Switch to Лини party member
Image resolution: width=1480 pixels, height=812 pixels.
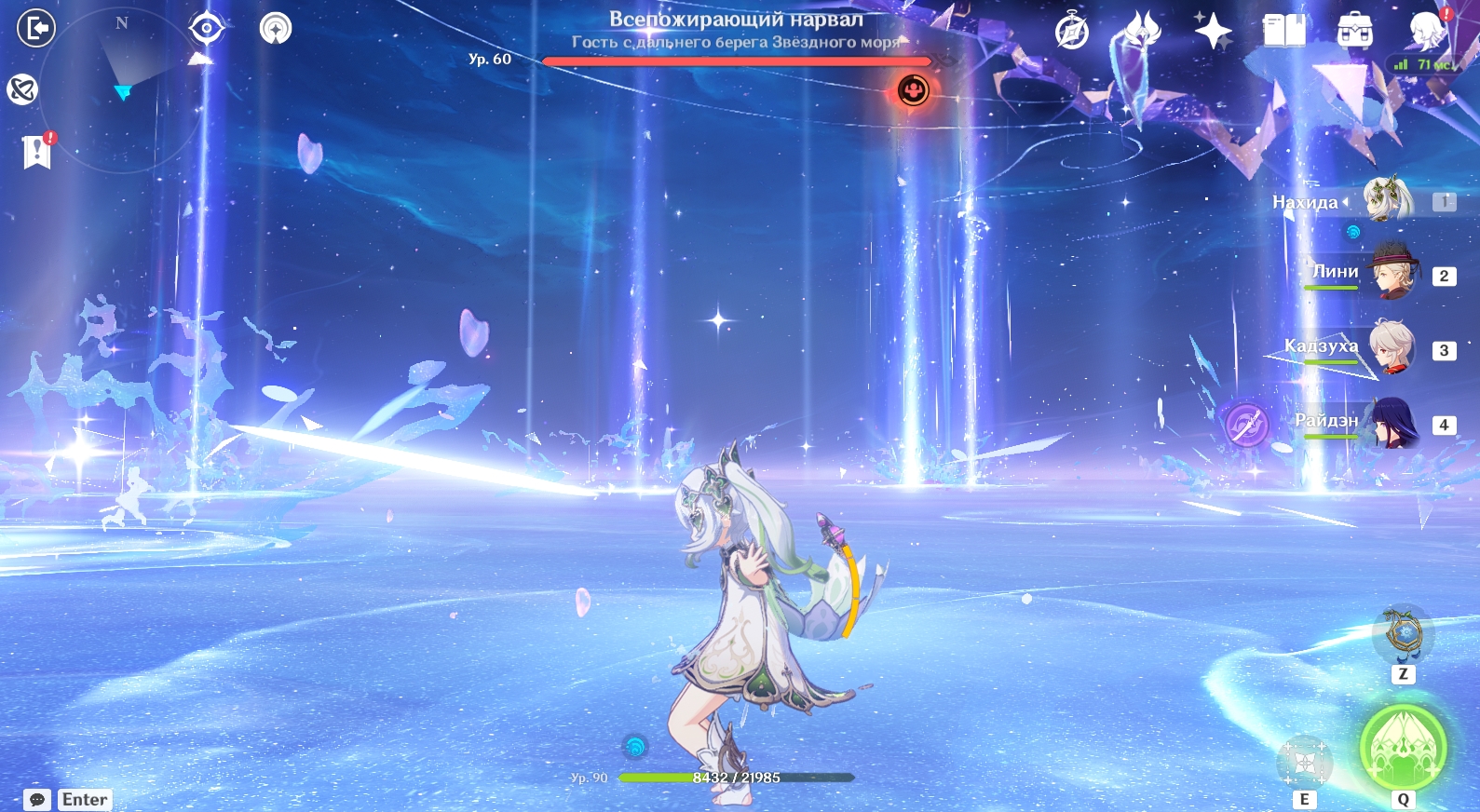pos(1392,273)
